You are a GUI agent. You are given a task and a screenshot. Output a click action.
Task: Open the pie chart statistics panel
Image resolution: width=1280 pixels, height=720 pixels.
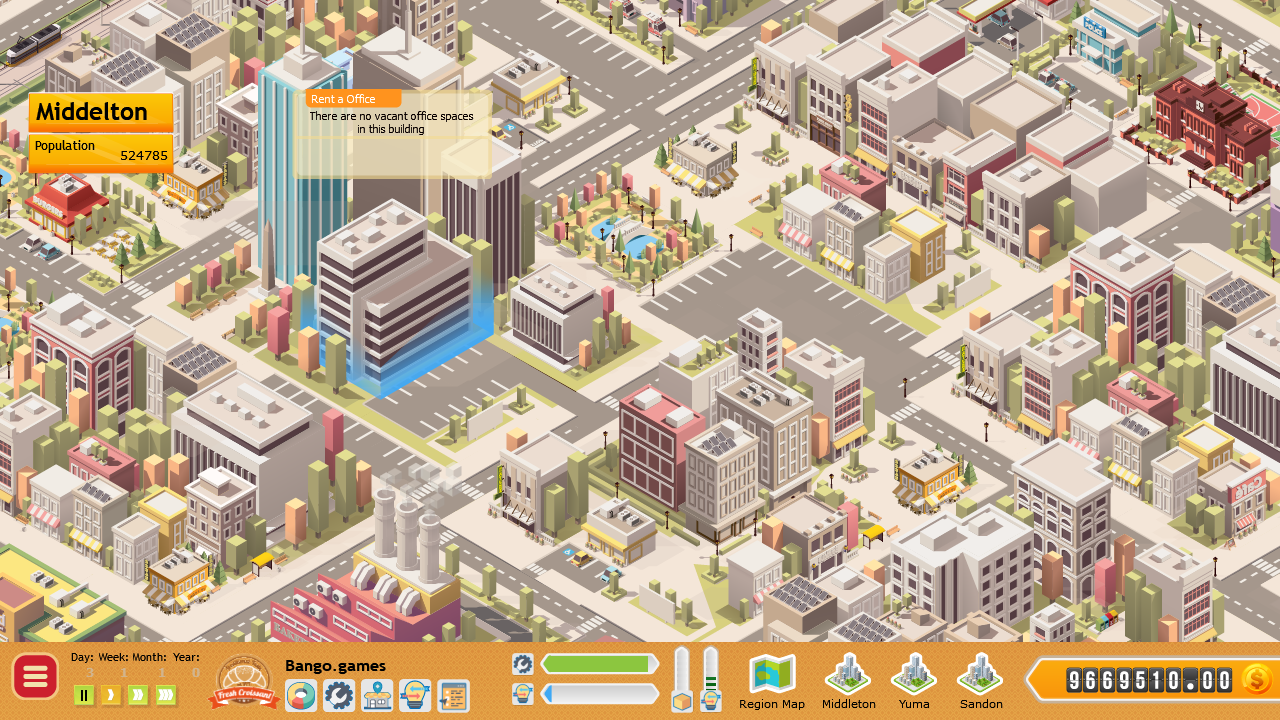coord(300,695)
